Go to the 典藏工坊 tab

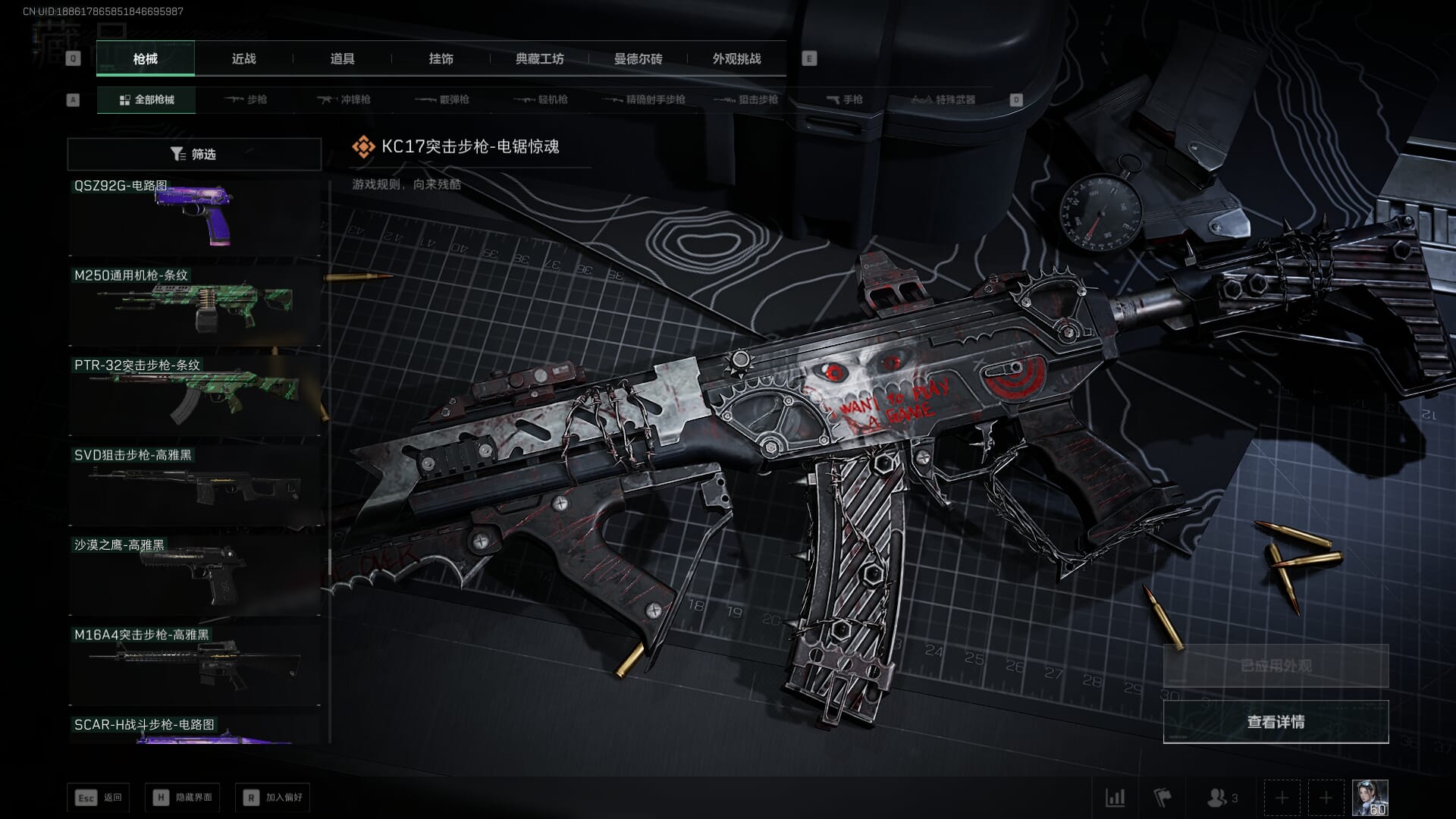539,58
